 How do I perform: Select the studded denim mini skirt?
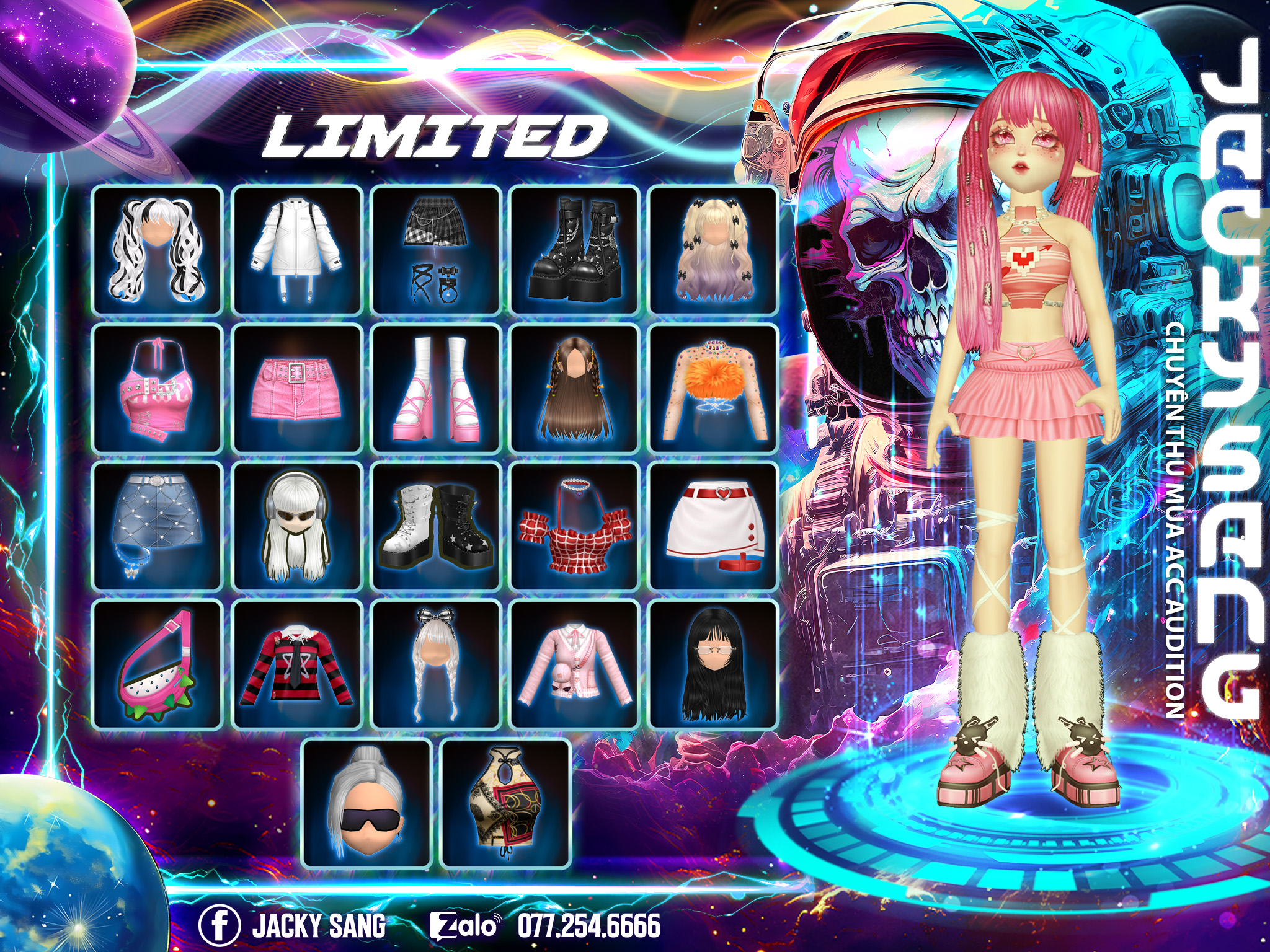pyautogui.click(x=157, y=526)
